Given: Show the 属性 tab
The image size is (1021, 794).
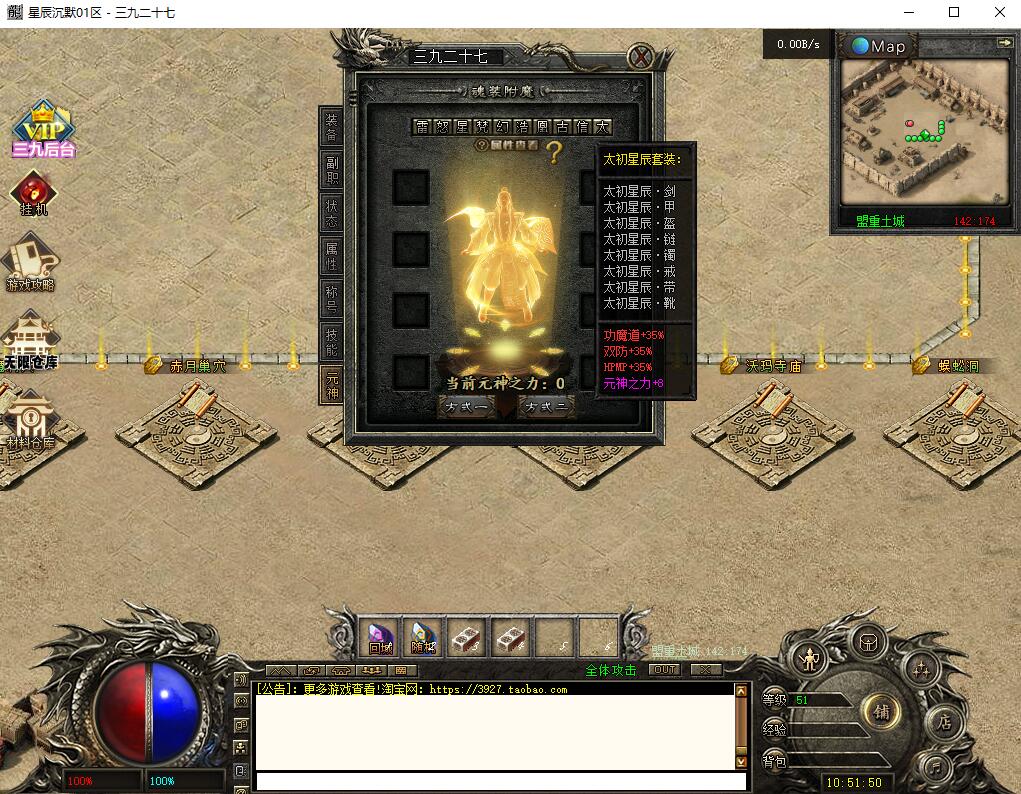Looking at the screenshot, I should pos(332,256).
